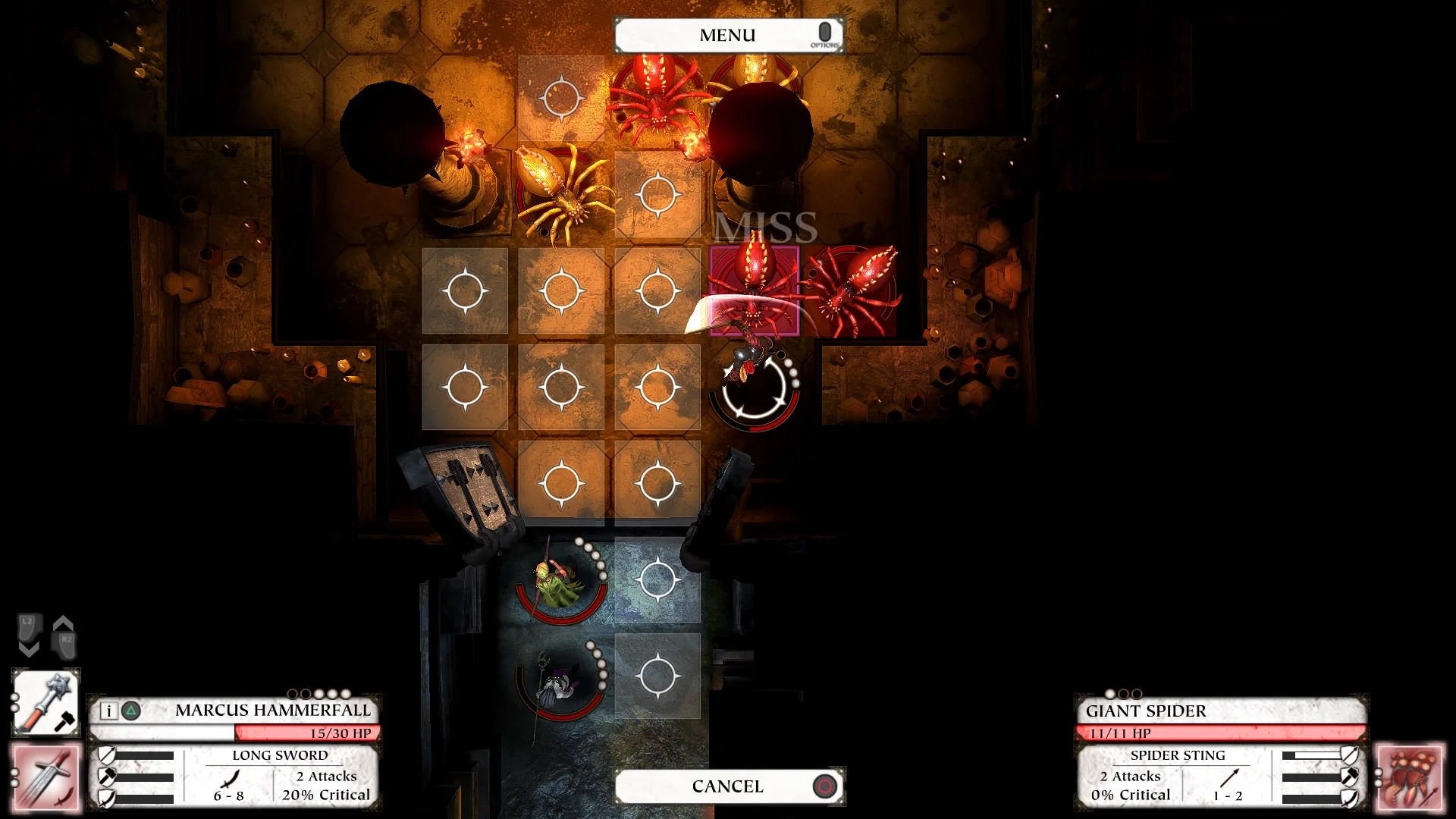Open the MENU at the top of the screen

tap(727, 33)
